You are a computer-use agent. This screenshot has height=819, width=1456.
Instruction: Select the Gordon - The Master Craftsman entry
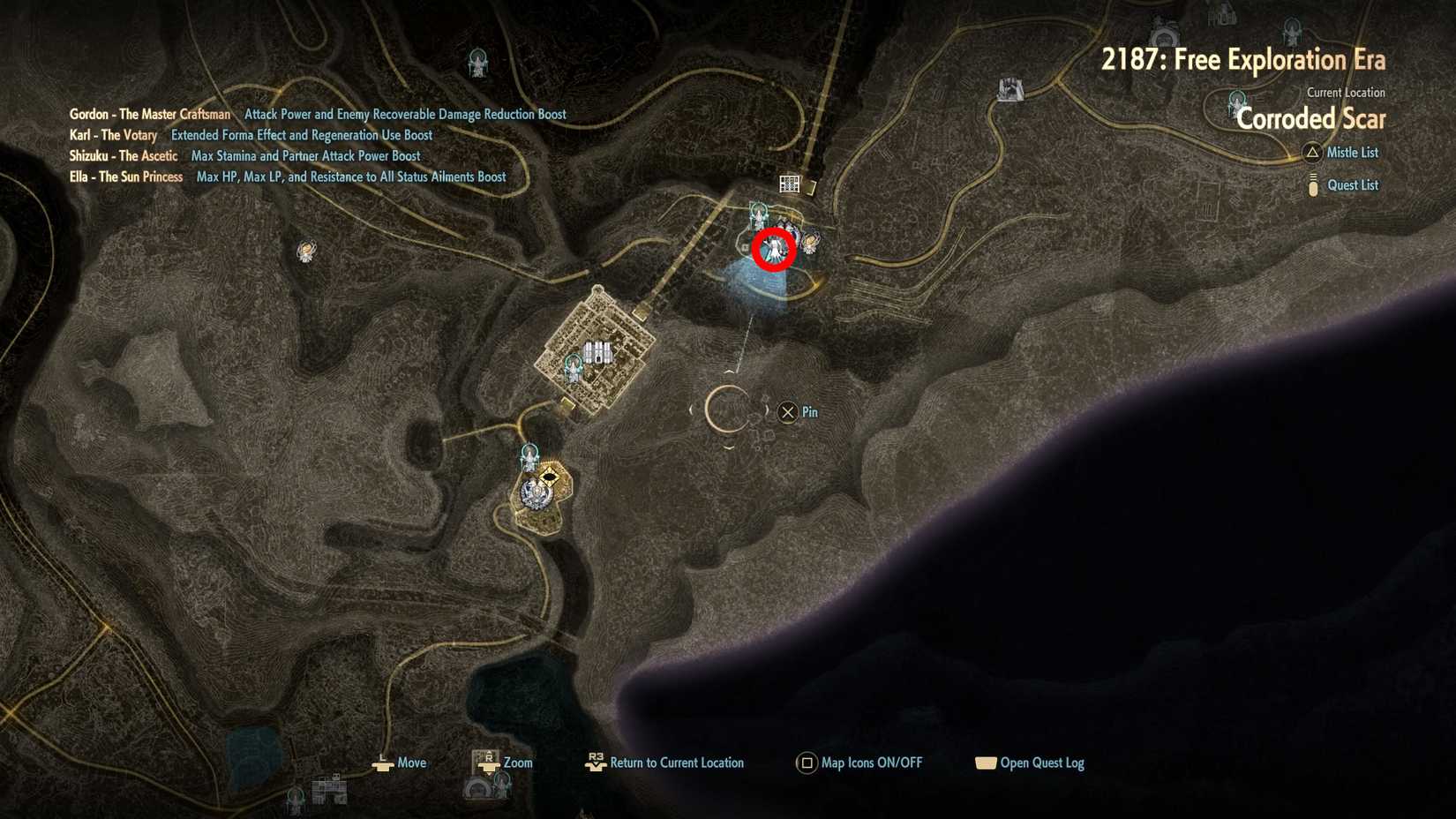point(150,114)
